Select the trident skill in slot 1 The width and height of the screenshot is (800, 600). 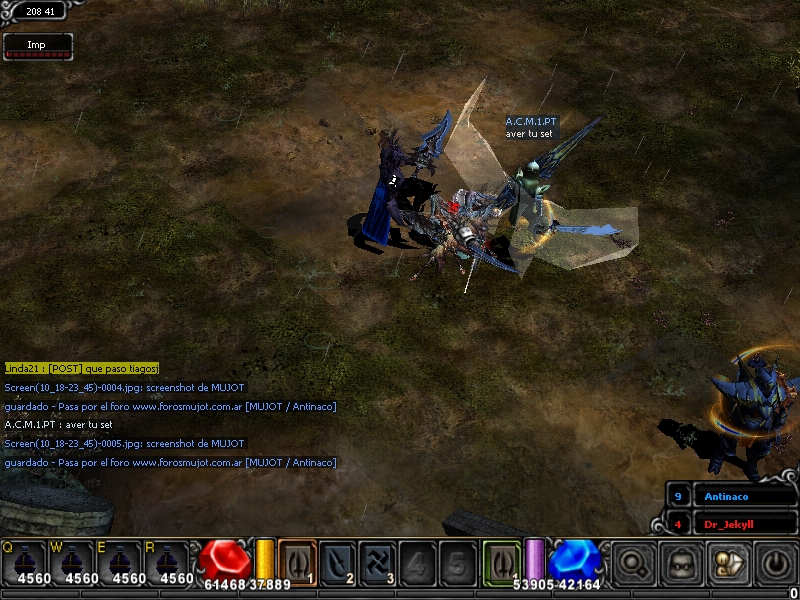point(297,563)
